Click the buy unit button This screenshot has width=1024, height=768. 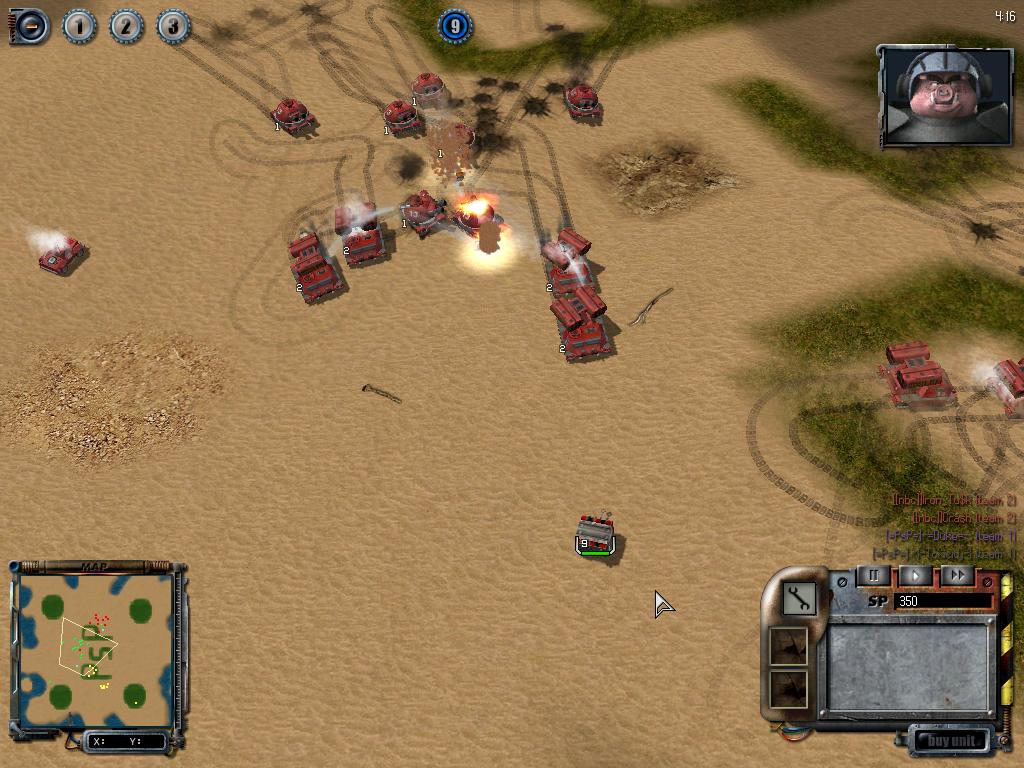point(950,741)
